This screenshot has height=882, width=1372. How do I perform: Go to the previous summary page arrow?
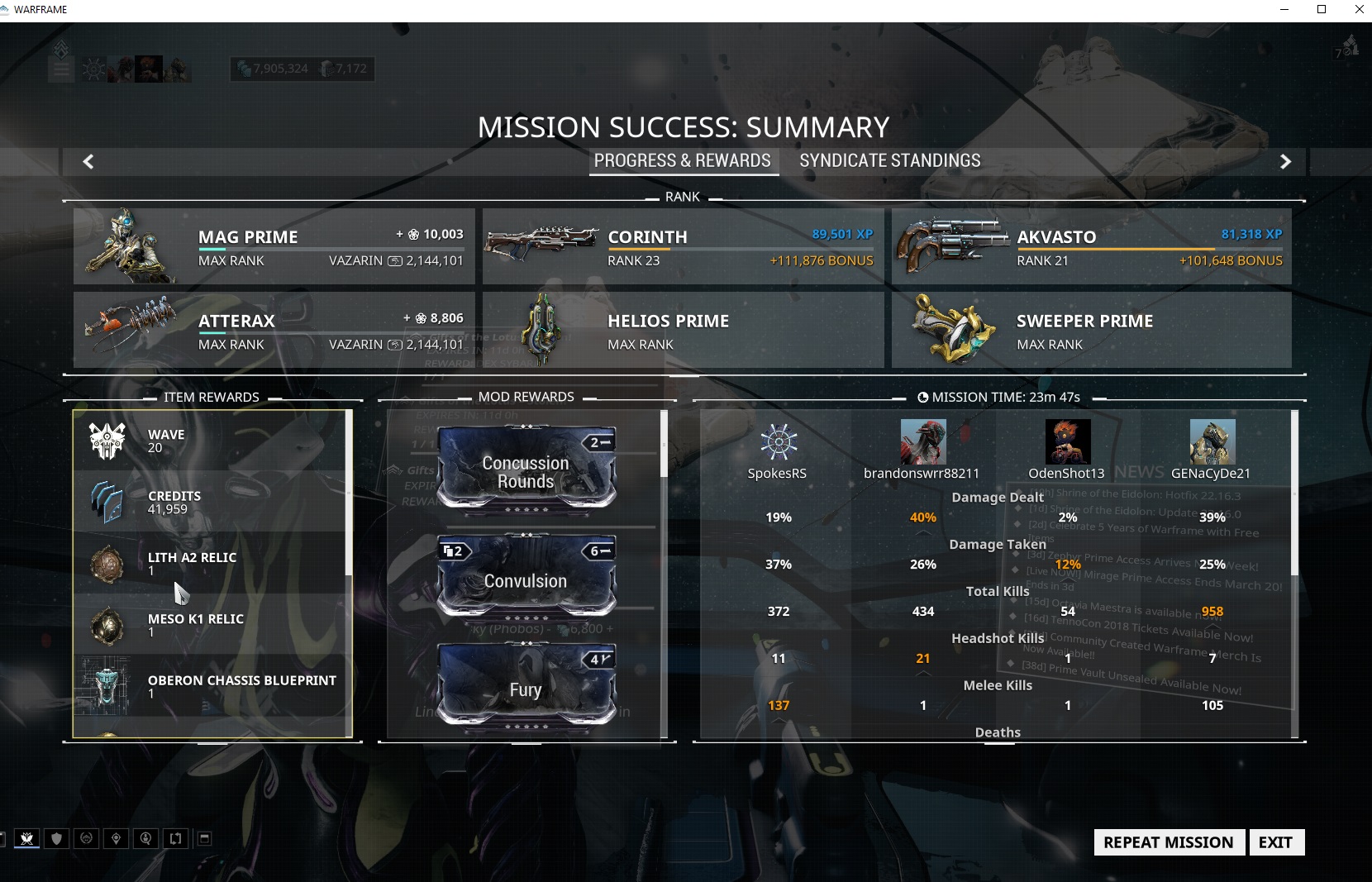[x=88, y=162]
